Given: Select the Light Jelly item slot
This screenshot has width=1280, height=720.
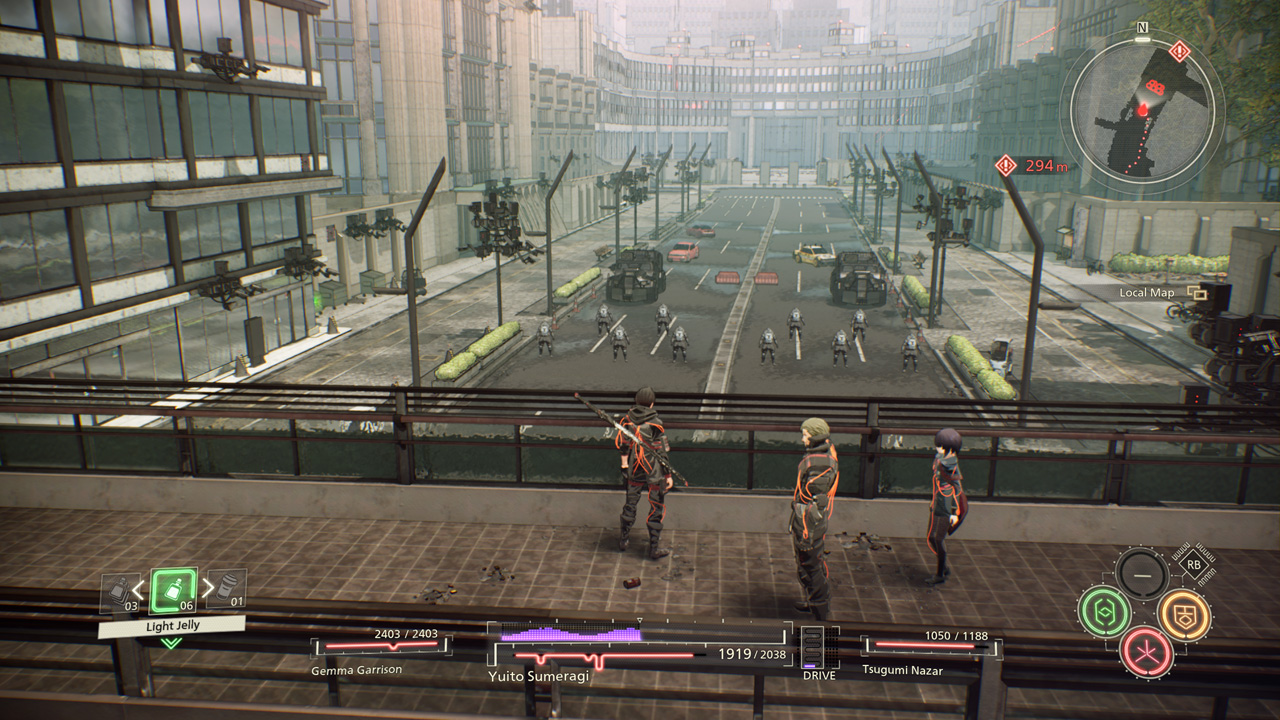Looking at the screenshot, I should [x=172, y=591].
